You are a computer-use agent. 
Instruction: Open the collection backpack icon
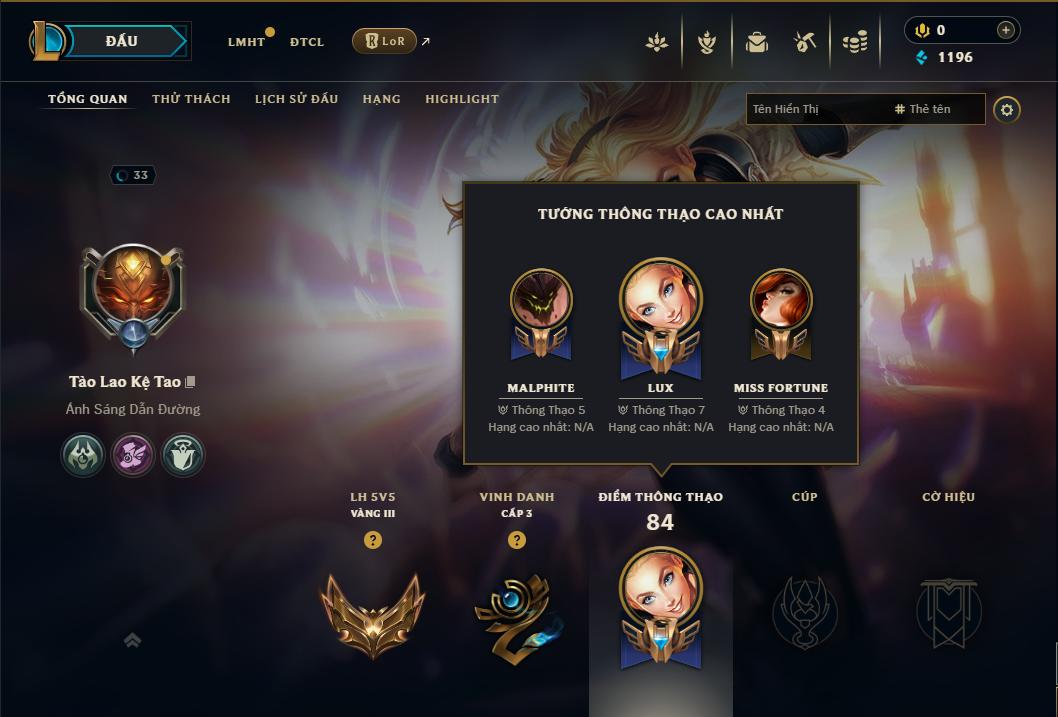756,42
